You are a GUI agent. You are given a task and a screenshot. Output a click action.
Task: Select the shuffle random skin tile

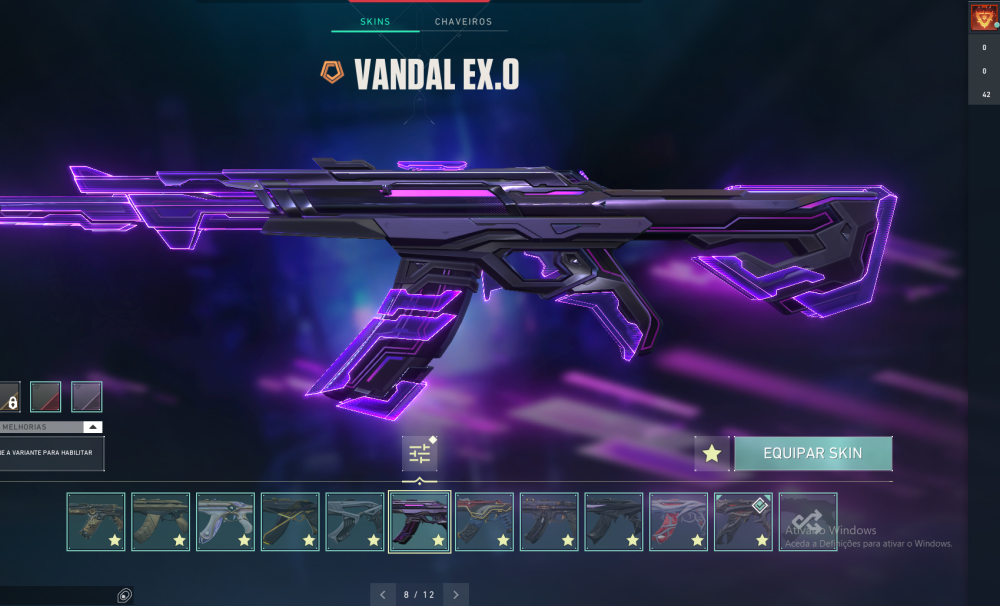pos(808,521)
